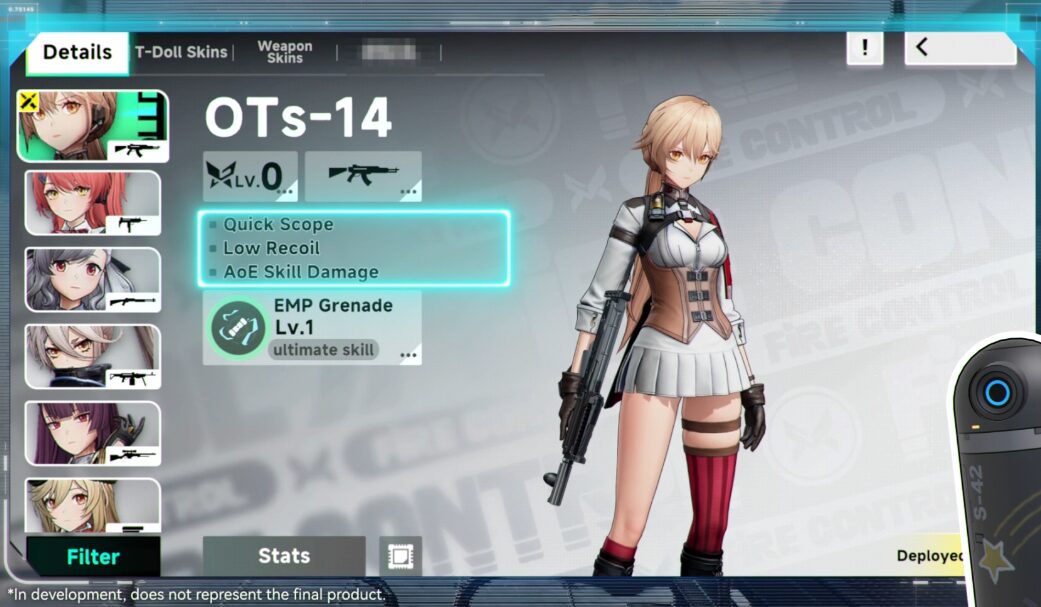The width and height of the screenshot is (1041, 607).
Task: Select the purple-haired sniper T-Doll portrait
Action: pos(92,433)
